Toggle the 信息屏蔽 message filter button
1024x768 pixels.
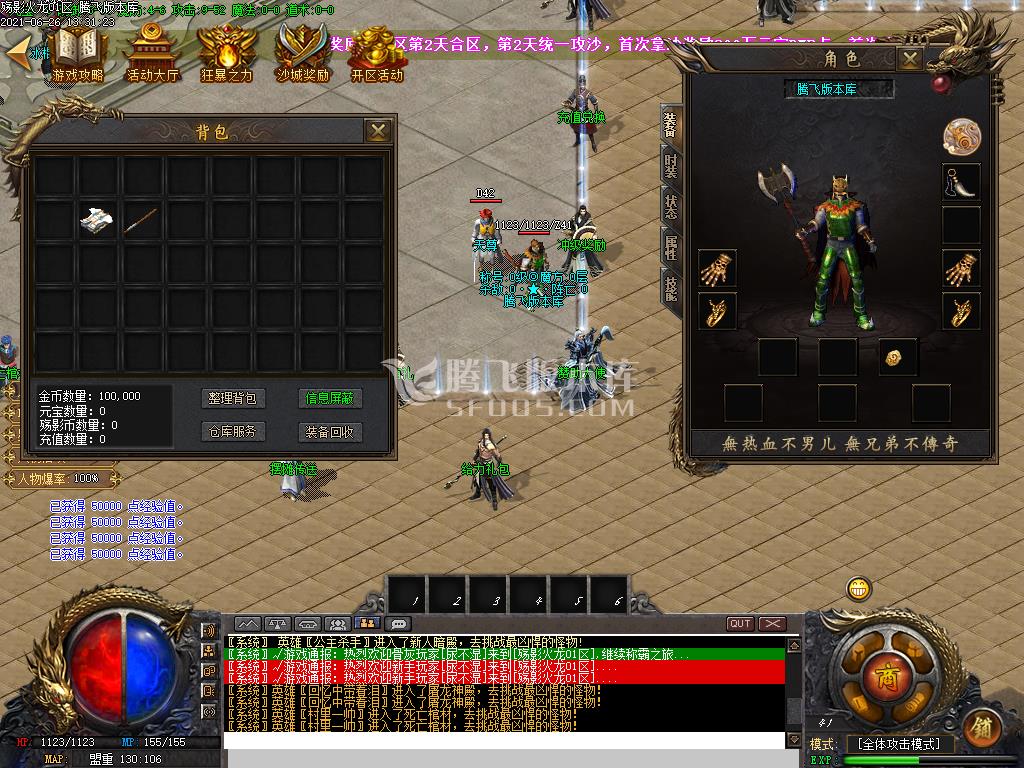[x=331, y=398]
